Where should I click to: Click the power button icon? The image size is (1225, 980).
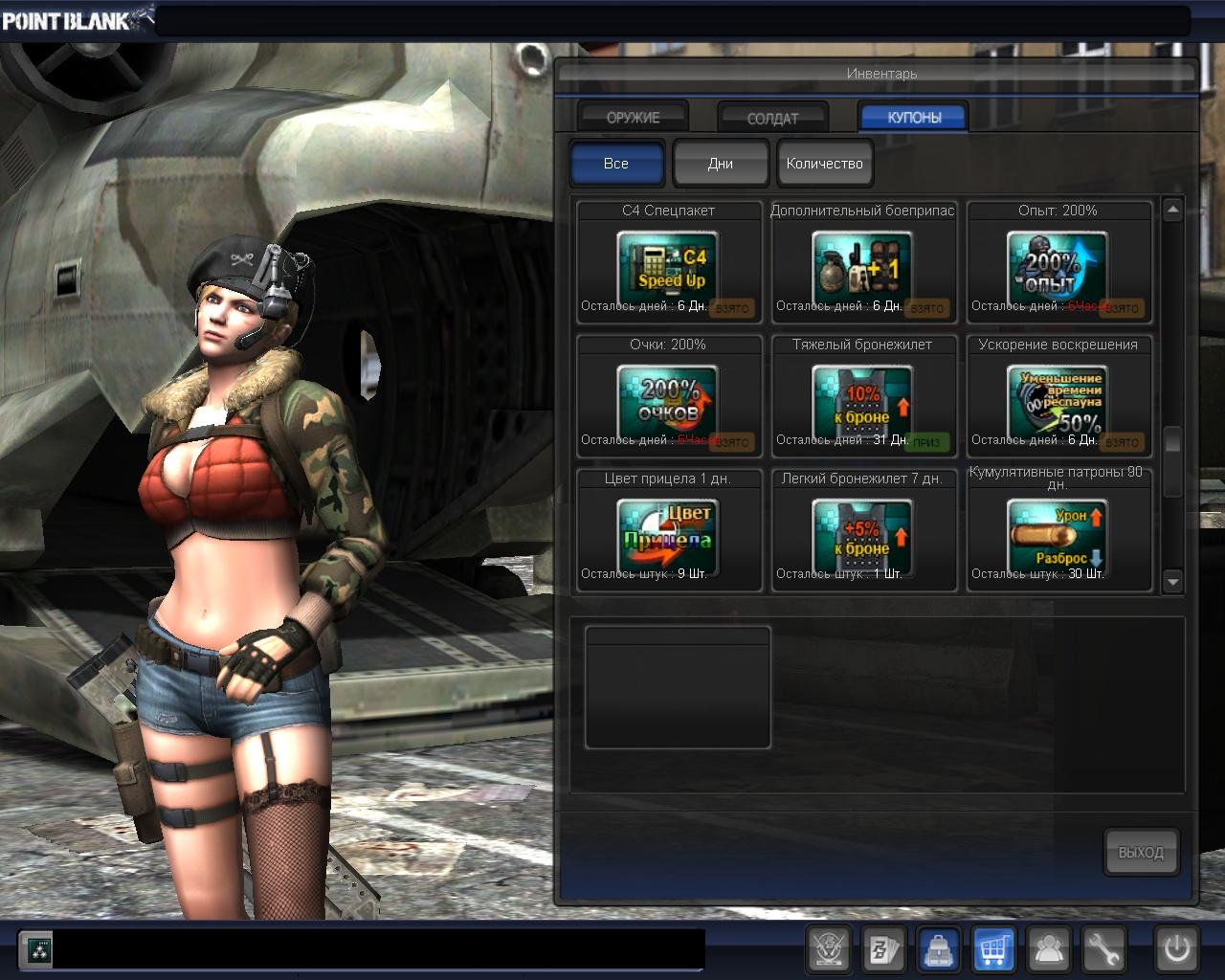[x=1176, y=950]
